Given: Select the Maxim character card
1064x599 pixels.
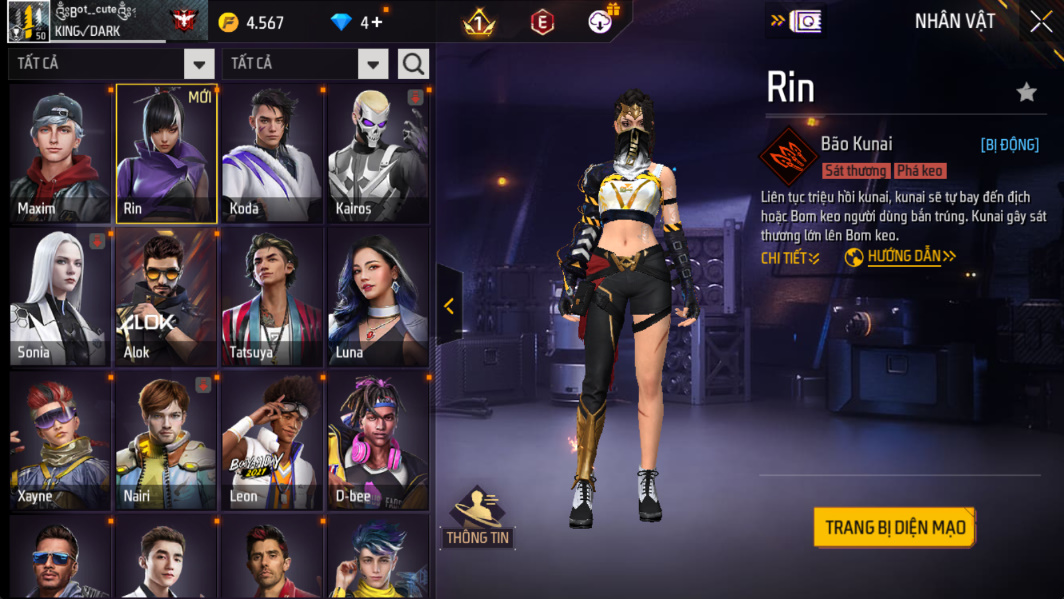Looking at the screenshot, I should (x=60, y=153).
